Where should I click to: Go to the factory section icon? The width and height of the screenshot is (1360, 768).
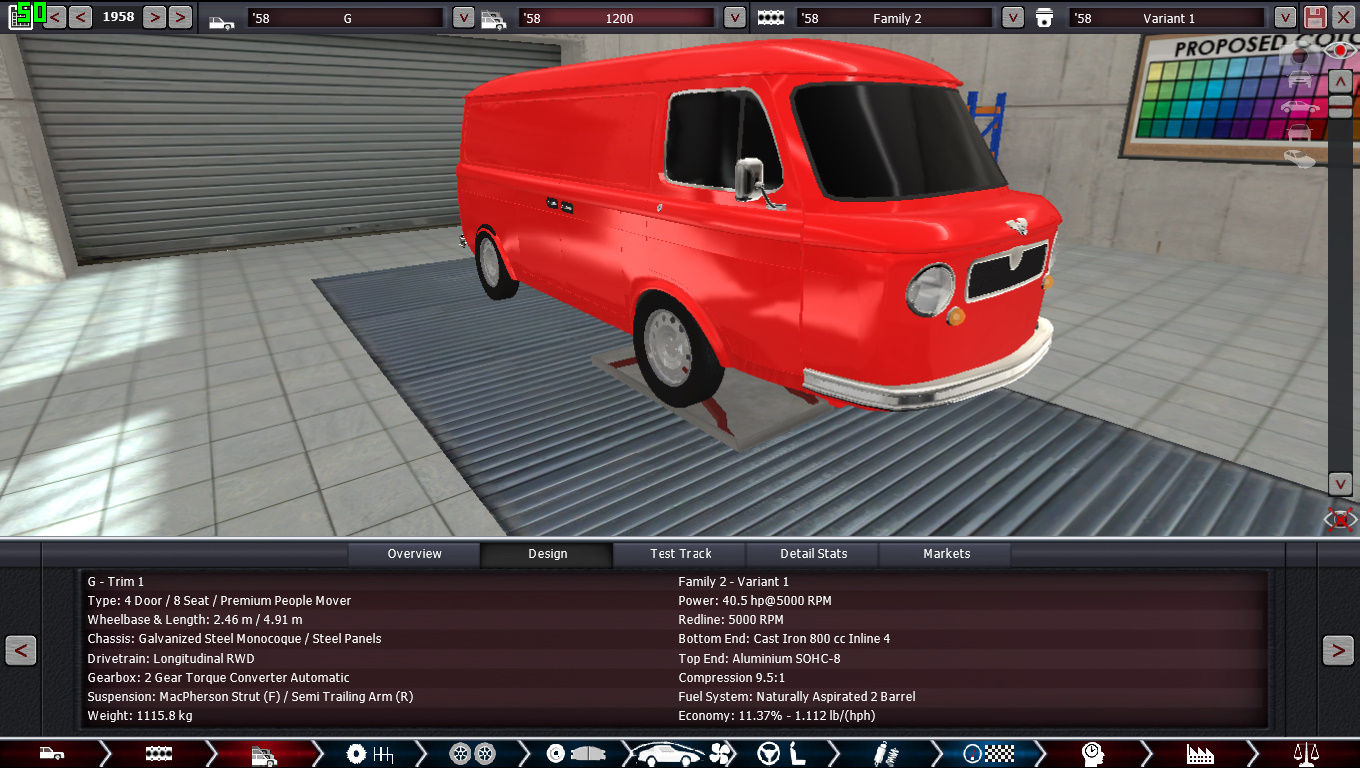[x=1199, y=754]
